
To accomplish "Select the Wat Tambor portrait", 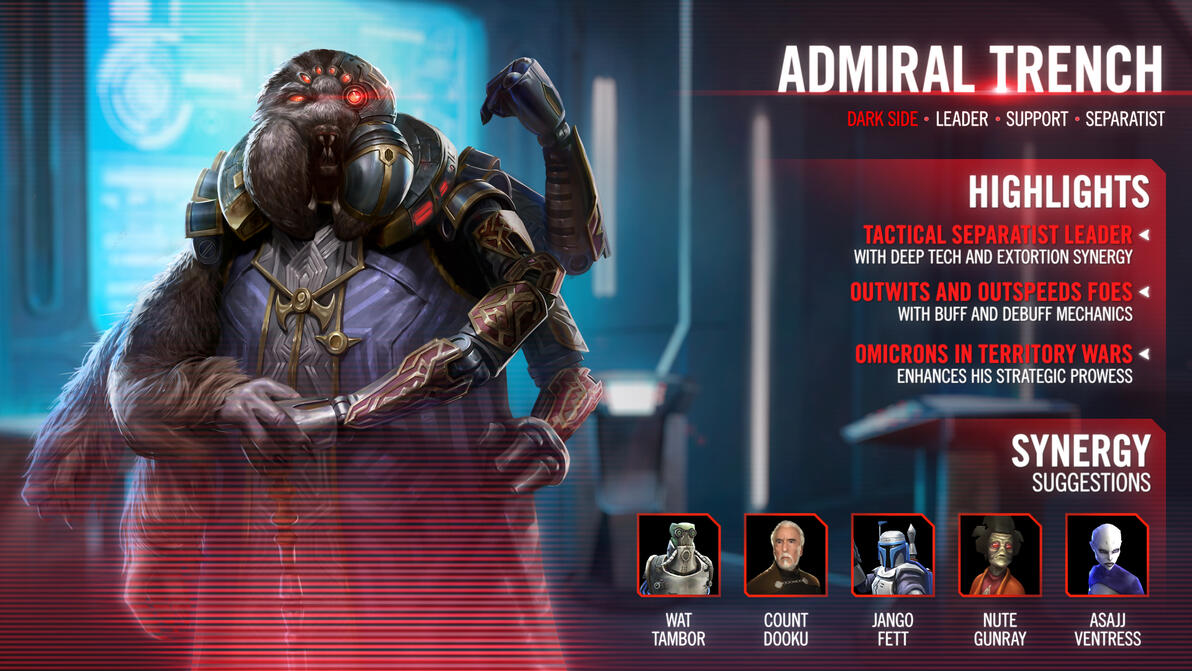I will pyautogui.click(x=679, y=555).
